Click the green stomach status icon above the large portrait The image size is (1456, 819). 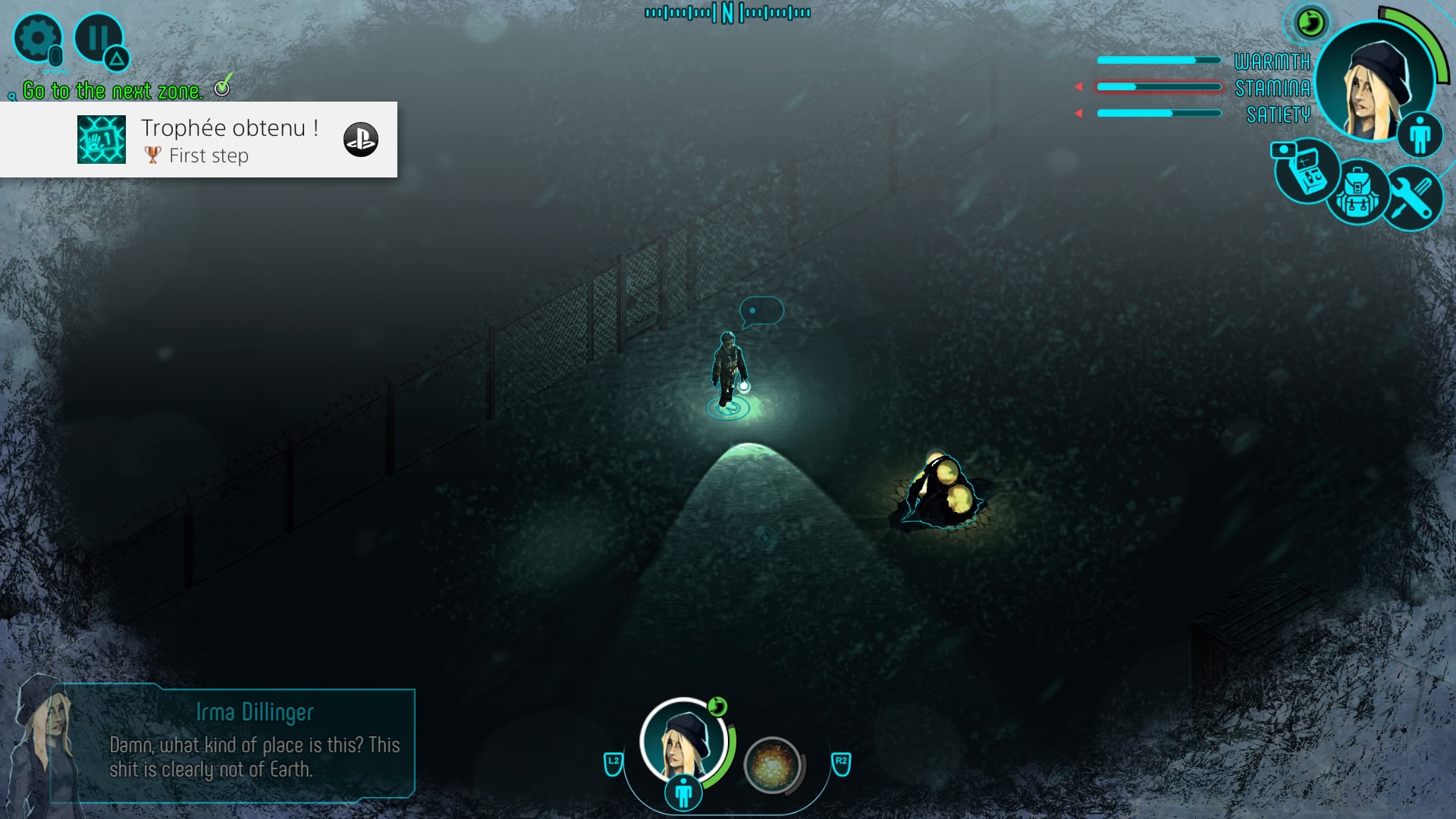(1310, 23)
